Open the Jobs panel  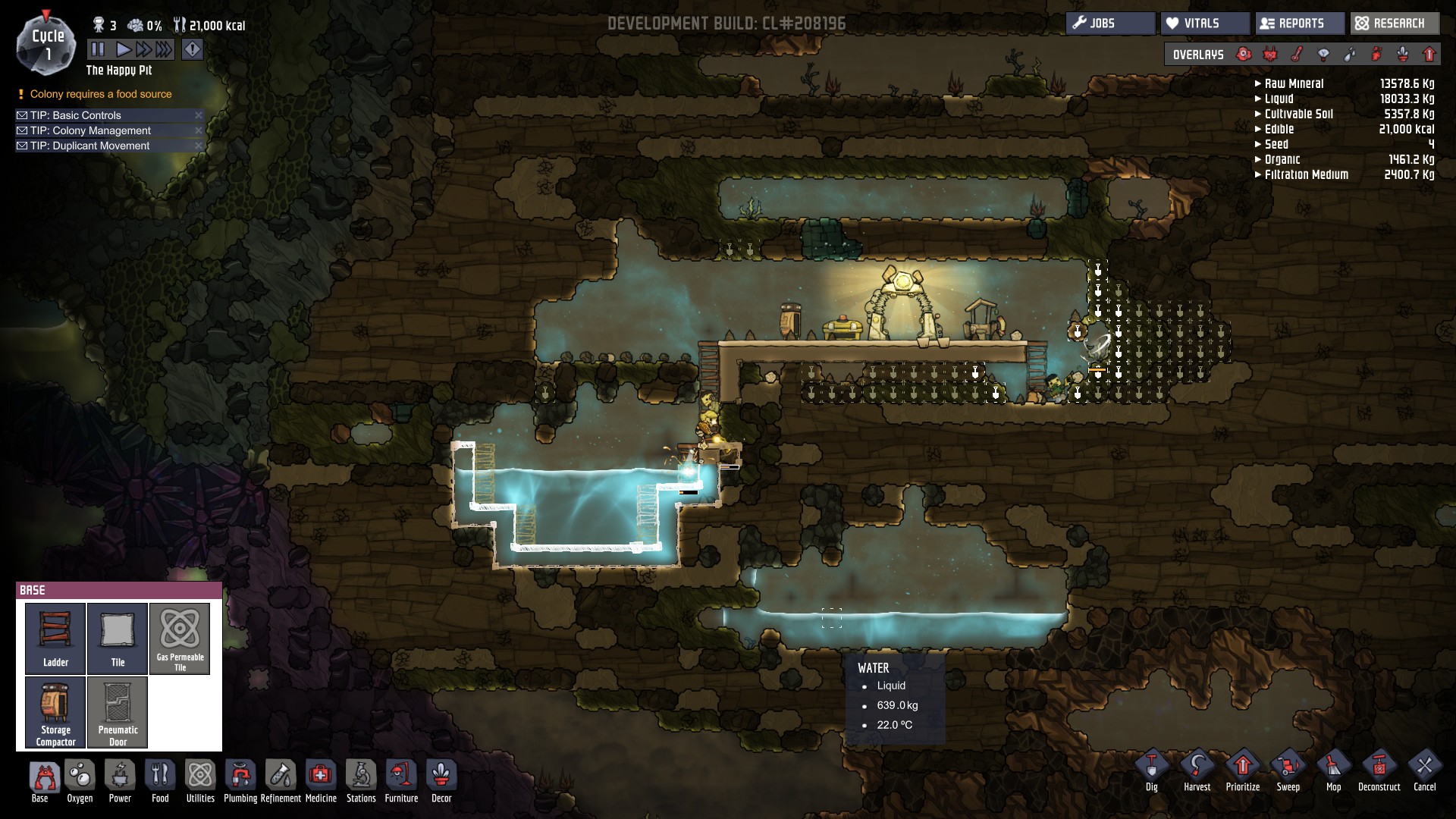pos(1110,24)
